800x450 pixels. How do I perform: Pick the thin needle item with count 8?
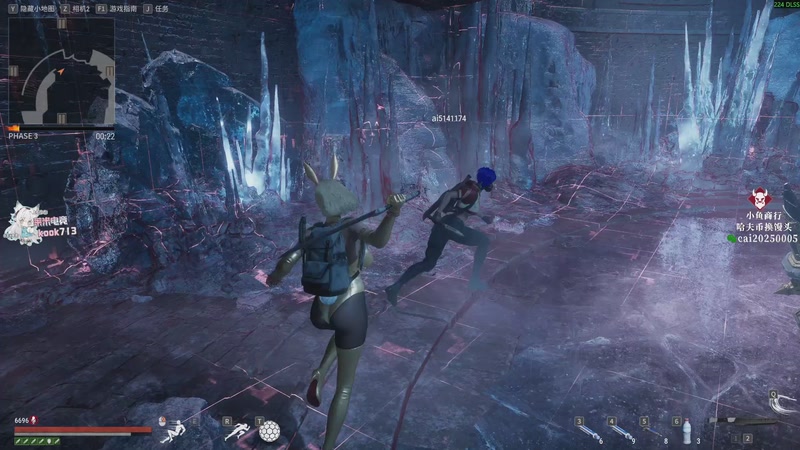(x=654, y=432)
